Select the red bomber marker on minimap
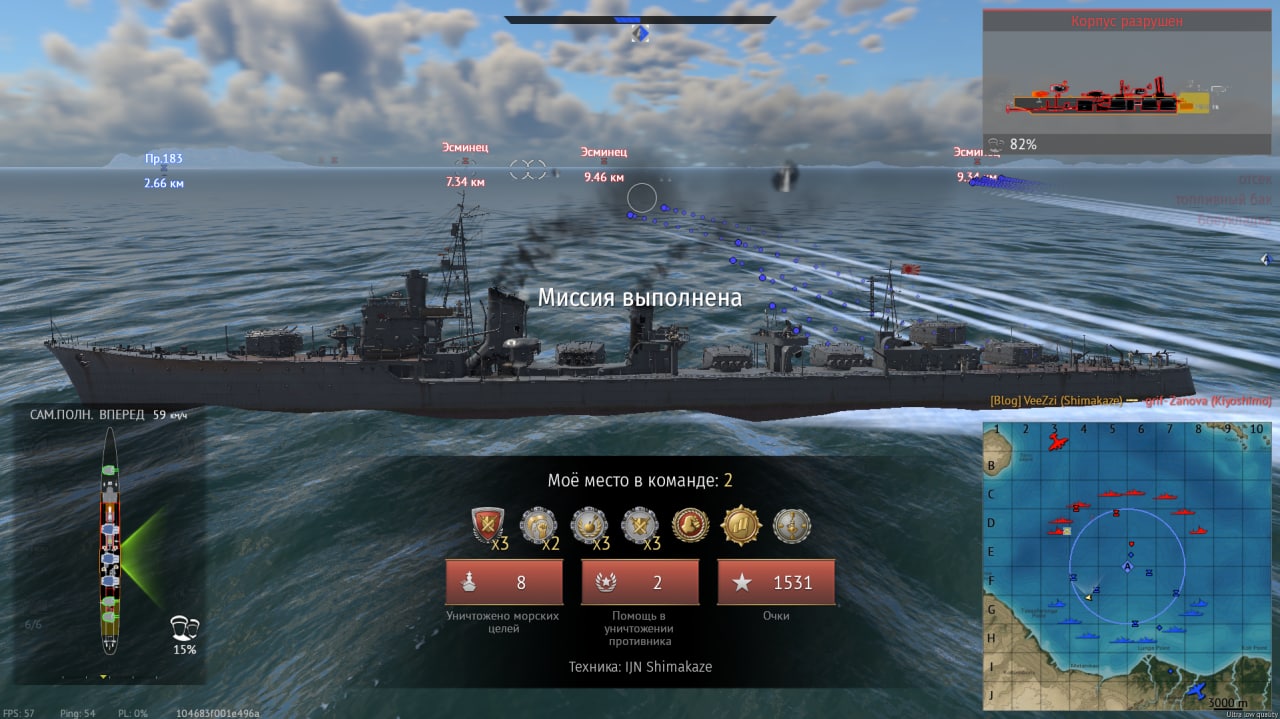This screenshot has height=719, width=1280. coord(1054,442)
